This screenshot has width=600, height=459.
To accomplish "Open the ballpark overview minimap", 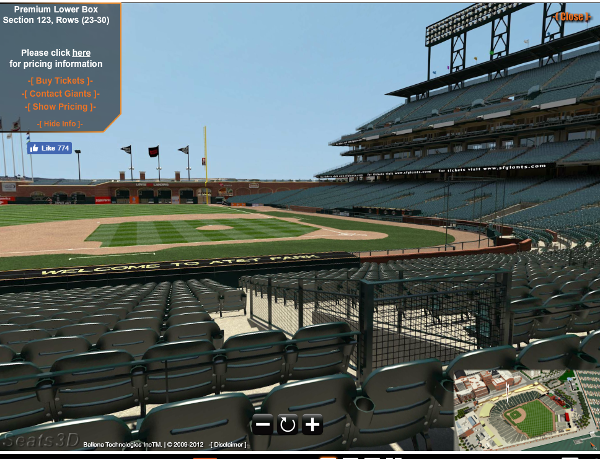I will coord(522,412).
